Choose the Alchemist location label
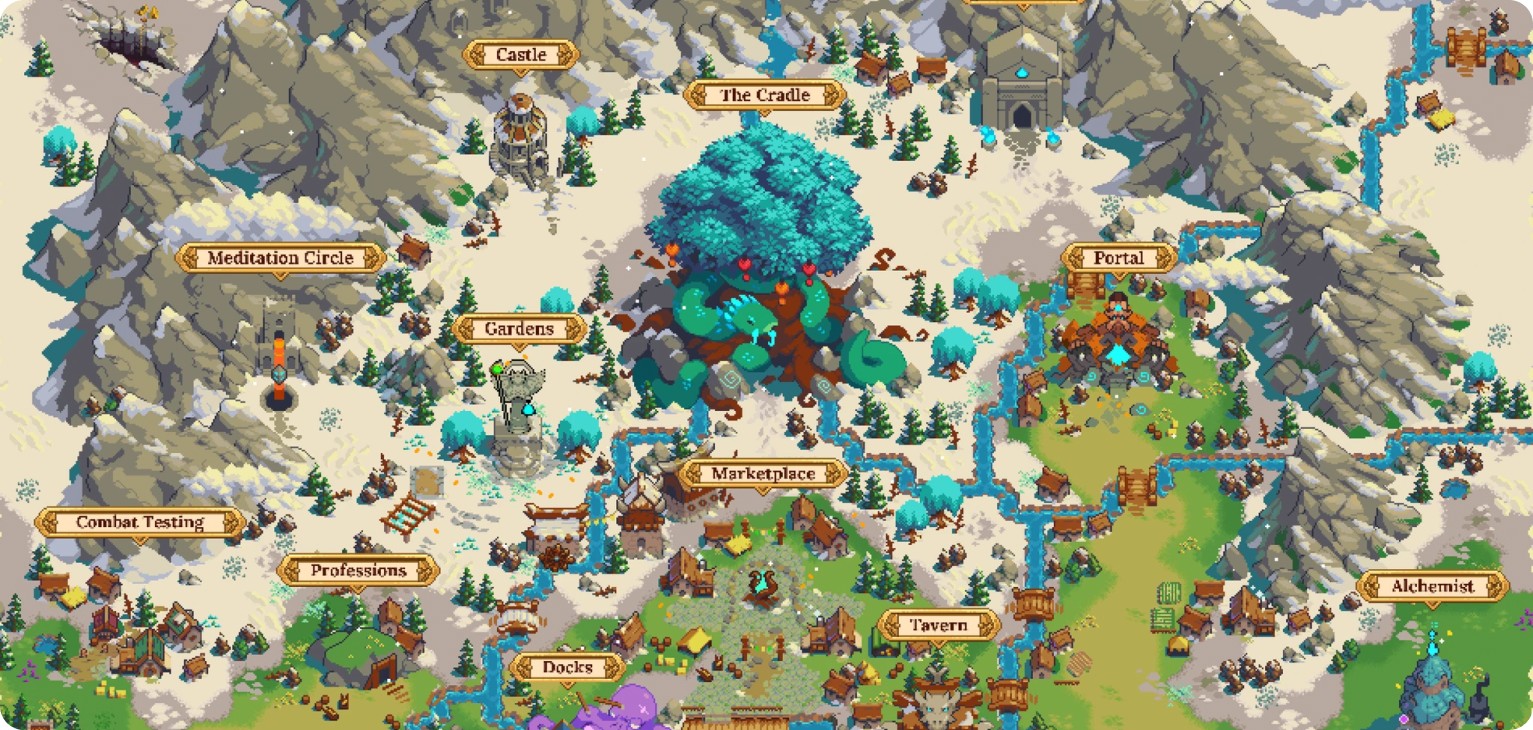Viewport: 1533px width, 730px height. (1432, 587)
